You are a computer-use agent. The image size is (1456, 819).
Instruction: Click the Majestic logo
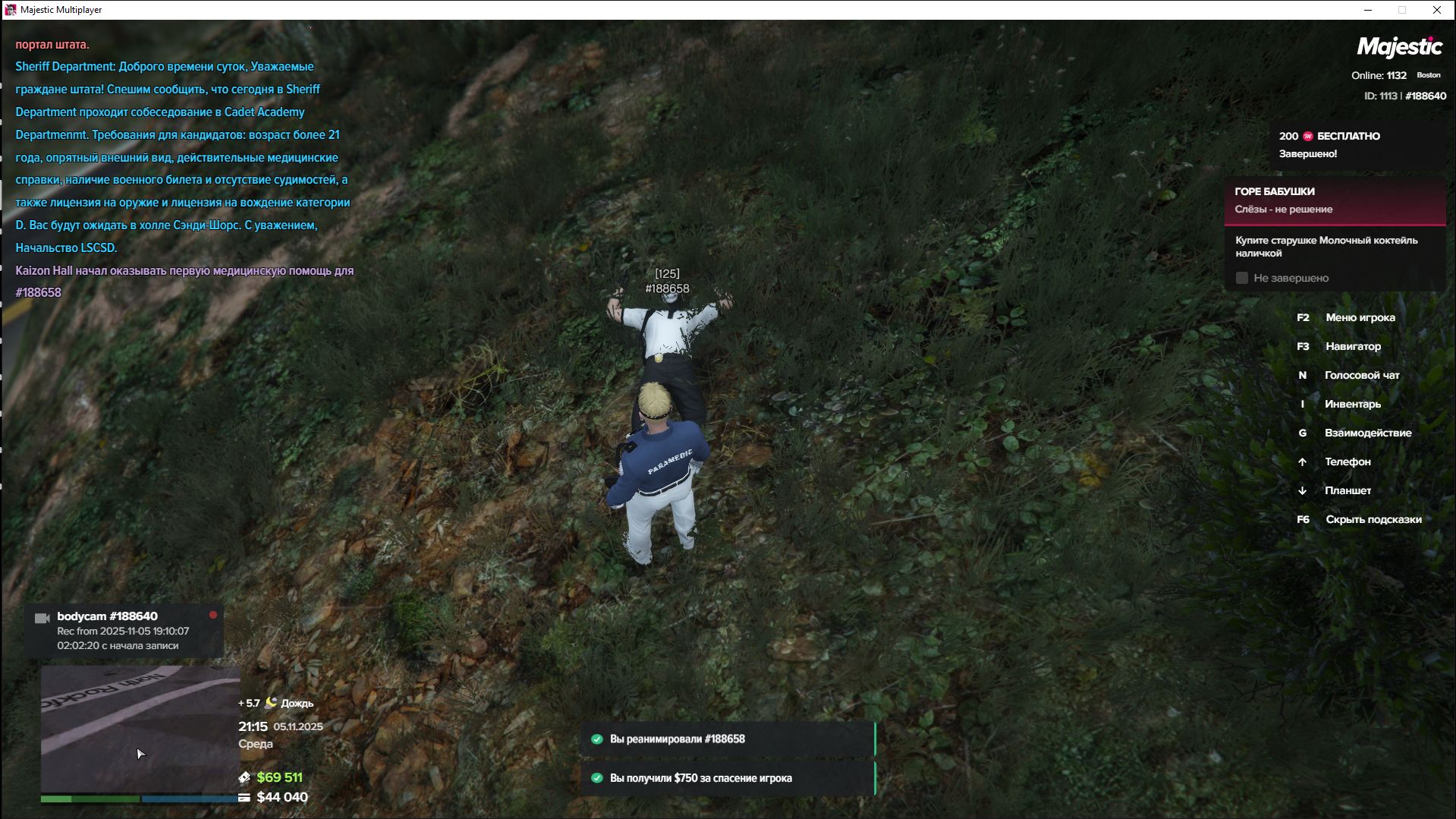(x=1398, y=47)
